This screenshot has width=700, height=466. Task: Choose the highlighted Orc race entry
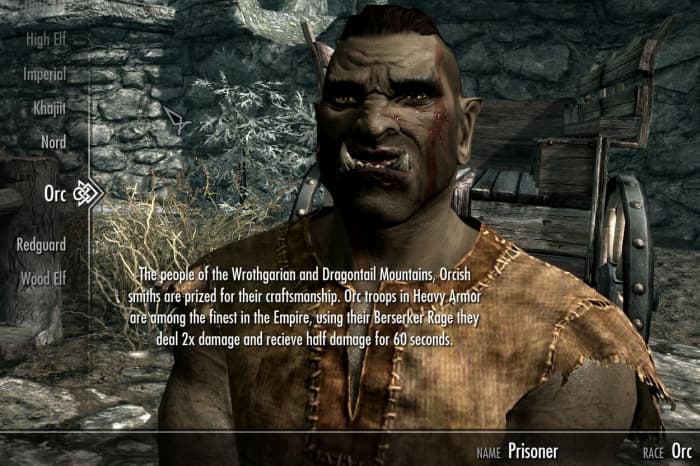[55, 194]
